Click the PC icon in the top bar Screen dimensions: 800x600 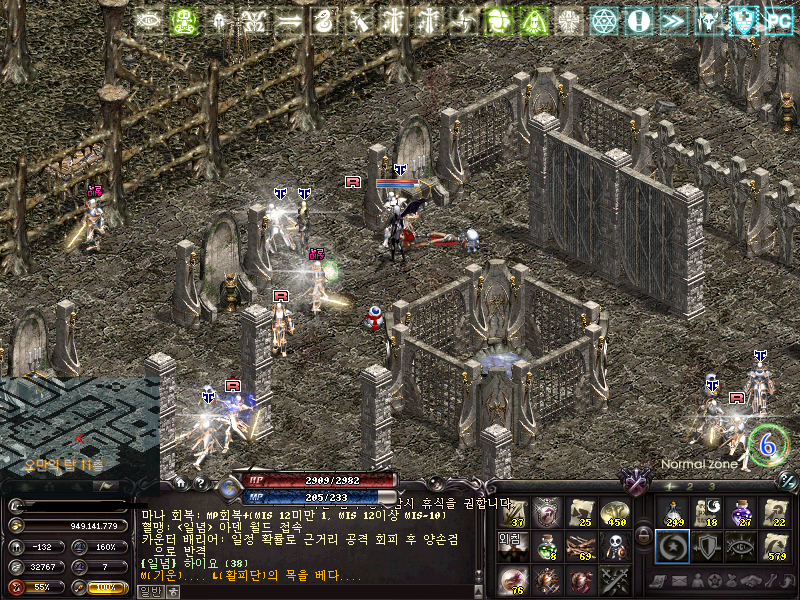coord(778,21)
